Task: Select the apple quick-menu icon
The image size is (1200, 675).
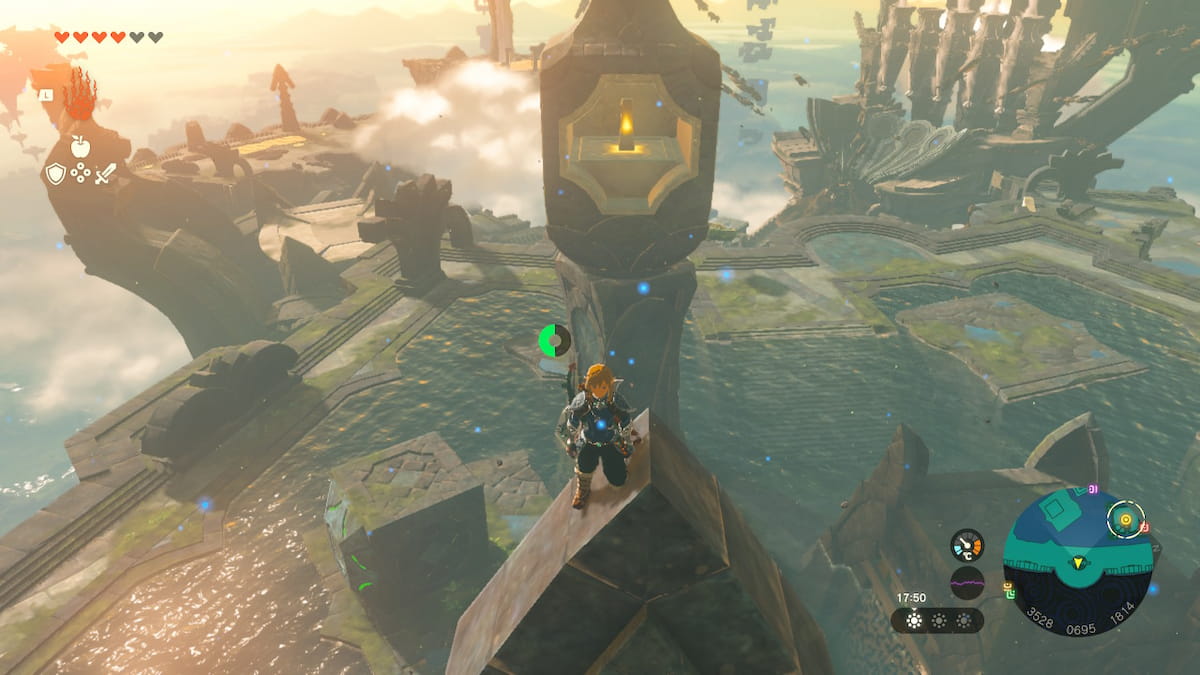Action: coord(80,146)
